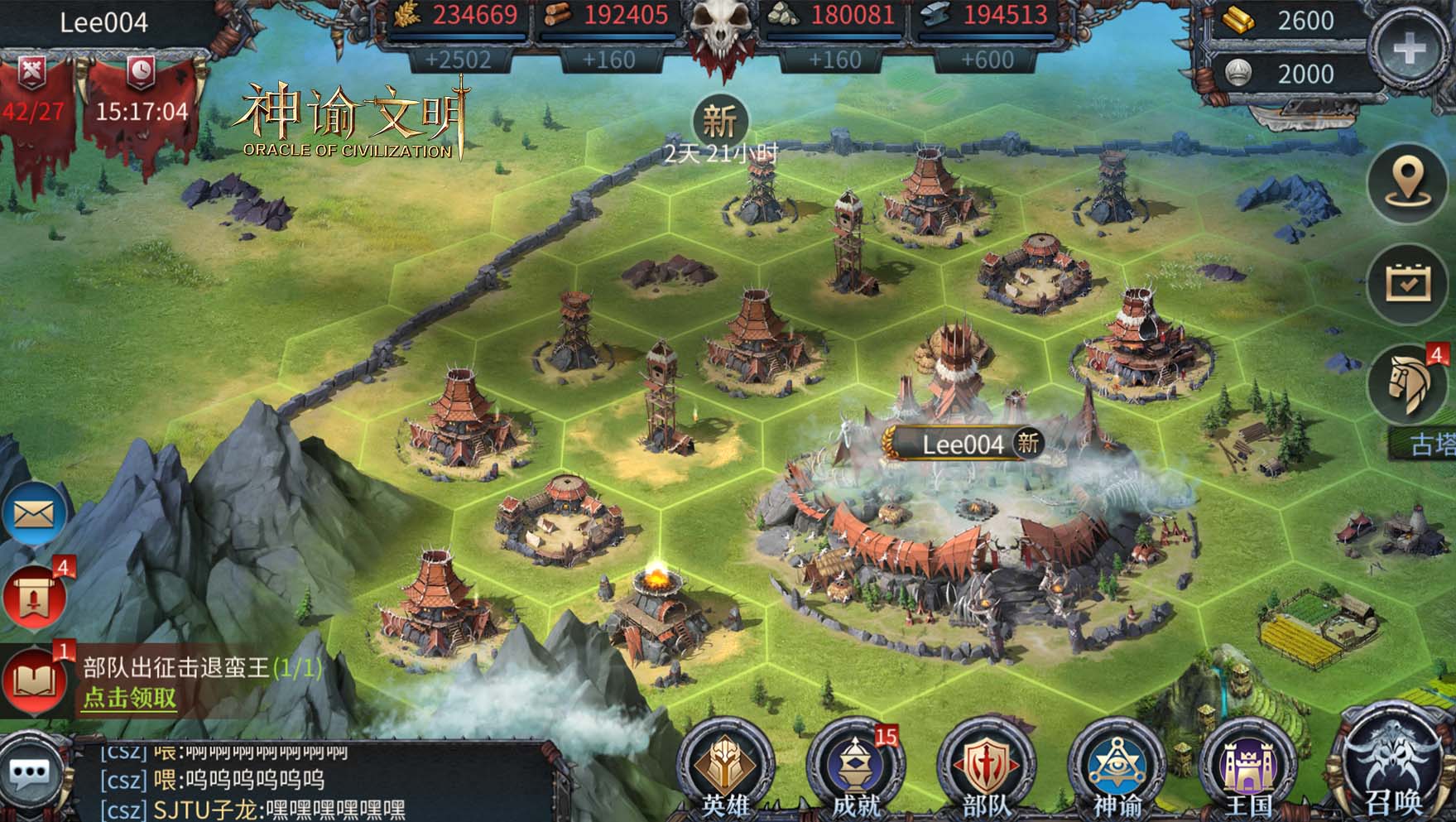Image resolution: width=1456 pixels, height=822 pixels.
Task: Open the 神谕 oracle menu
Action: (1116, 767)
